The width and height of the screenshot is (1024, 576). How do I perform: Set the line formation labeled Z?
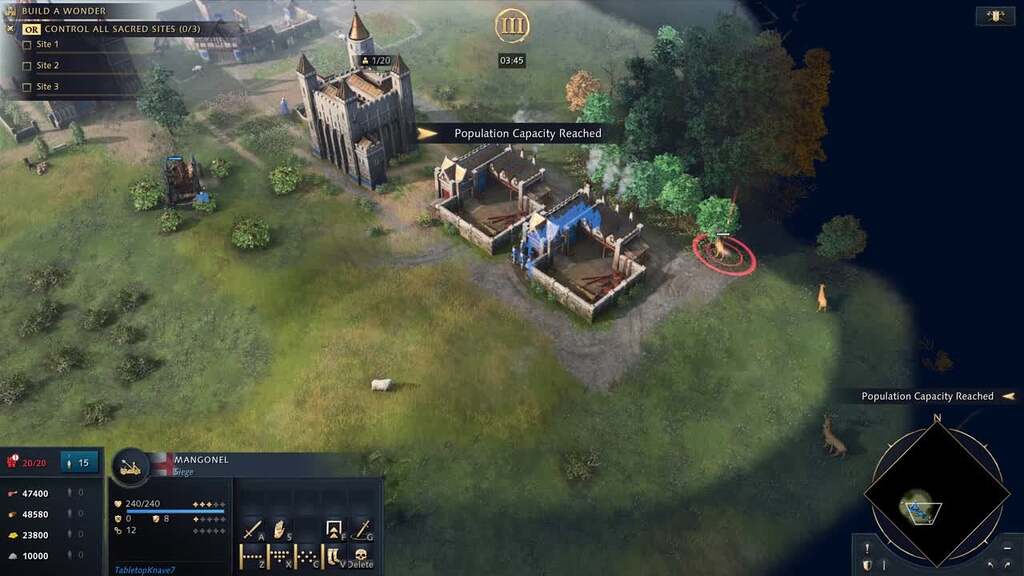pyautogui.click(x=251, y=556)
